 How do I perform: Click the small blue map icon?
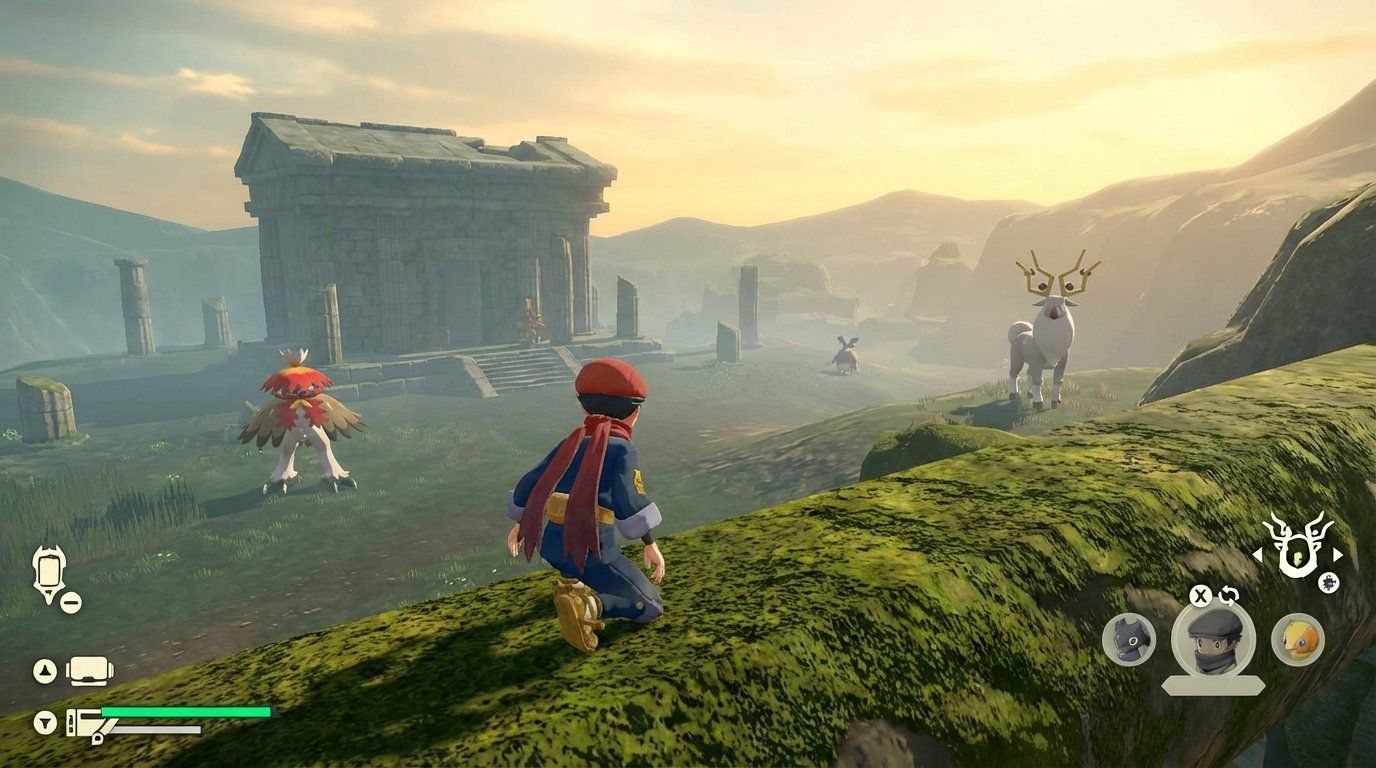click(1329, 583)
